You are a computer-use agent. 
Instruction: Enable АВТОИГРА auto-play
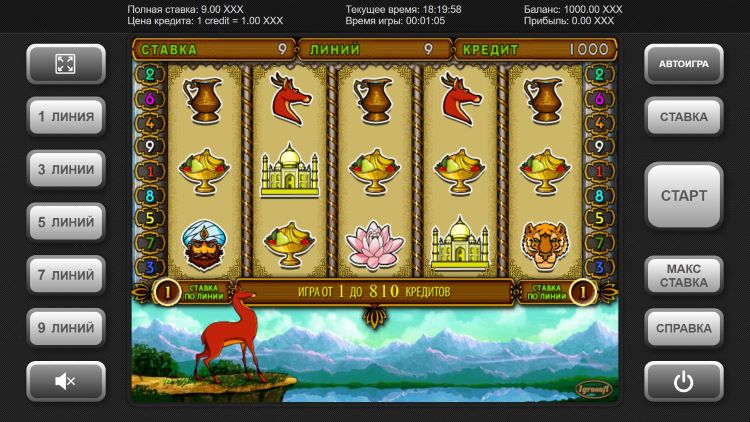tap(683, 64)
